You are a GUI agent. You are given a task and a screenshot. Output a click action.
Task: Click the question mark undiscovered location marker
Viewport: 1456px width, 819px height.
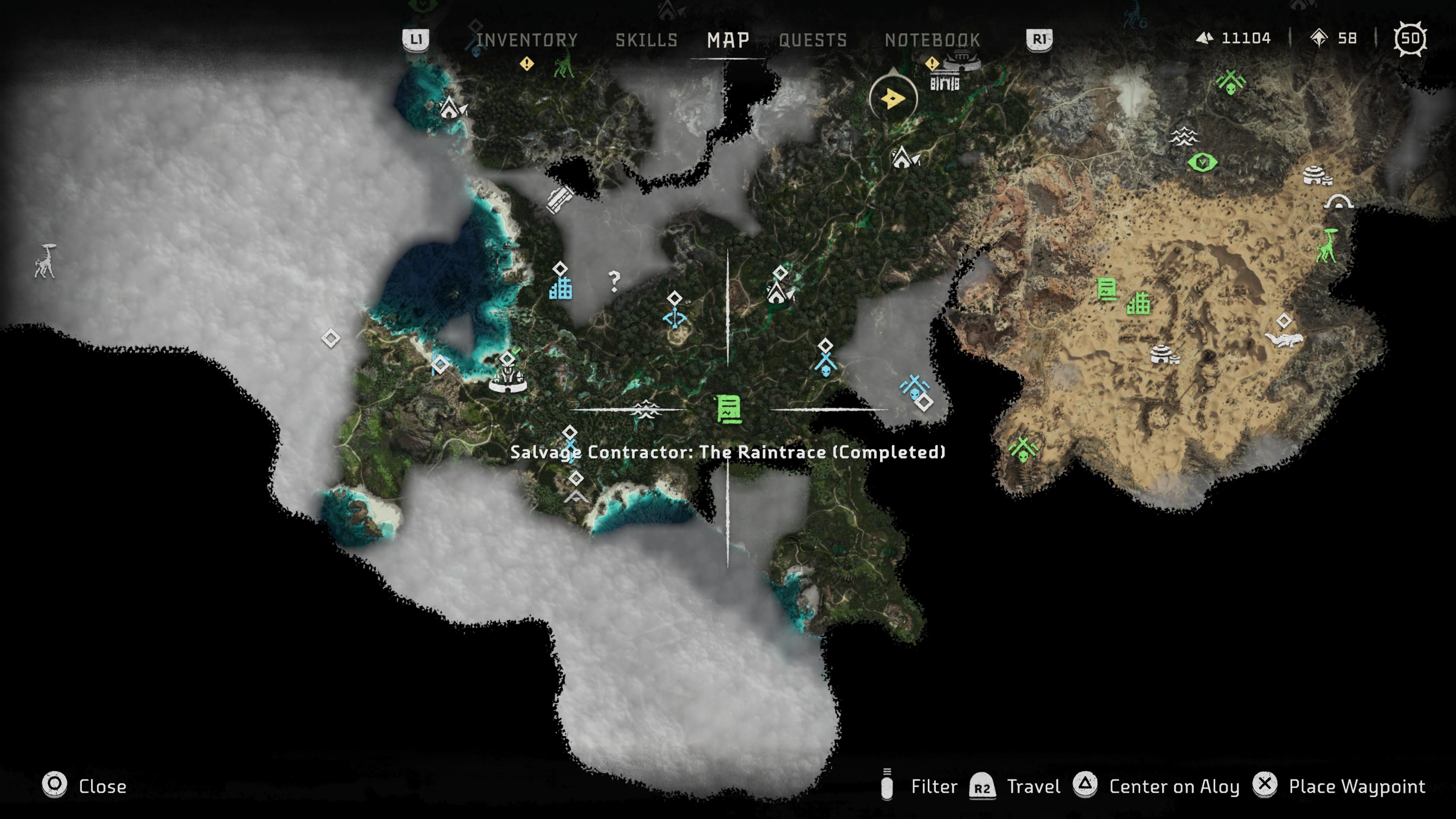click(x=614, y=281)
